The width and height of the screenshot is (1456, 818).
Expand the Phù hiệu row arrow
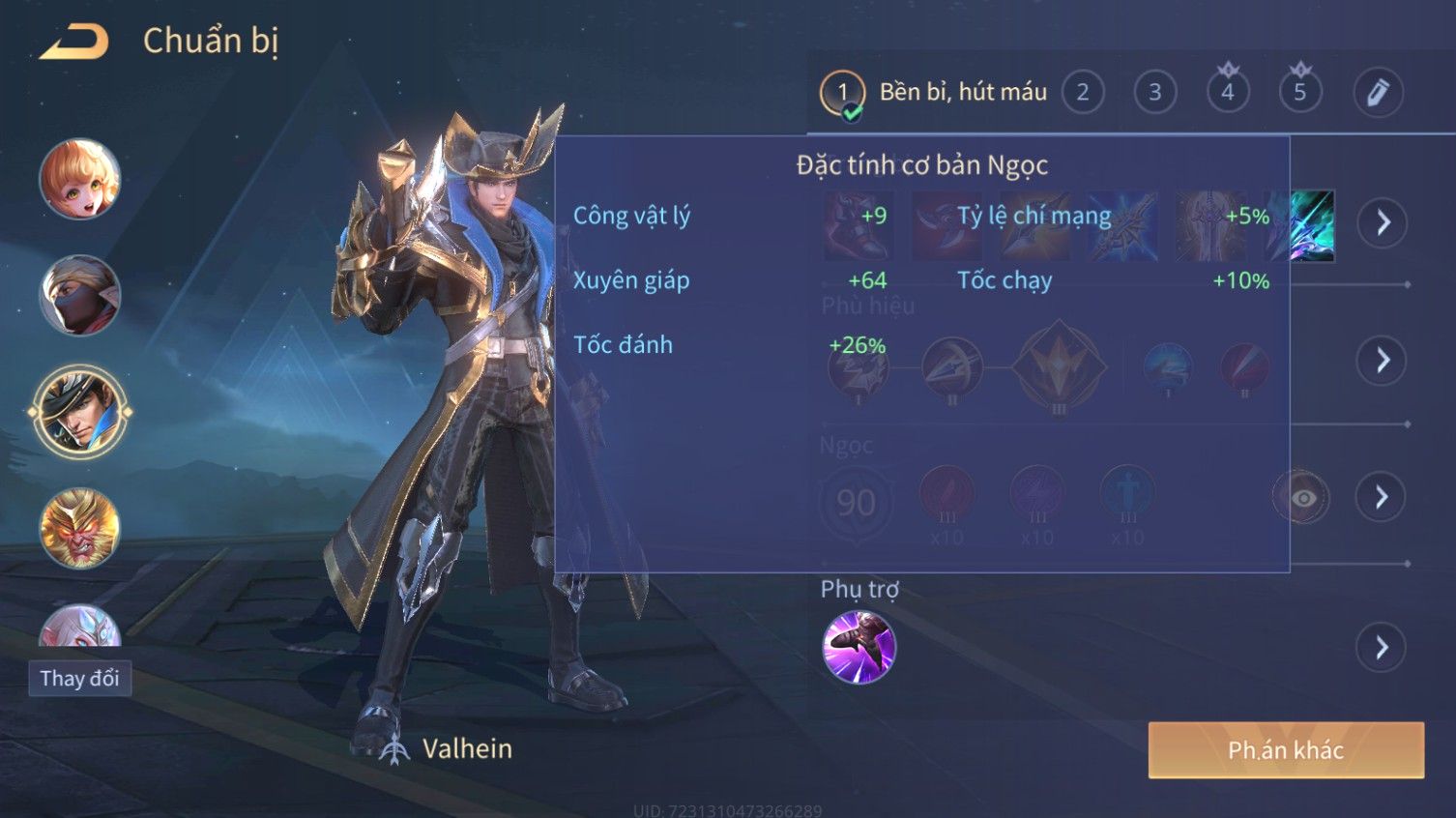(1383, 361)
